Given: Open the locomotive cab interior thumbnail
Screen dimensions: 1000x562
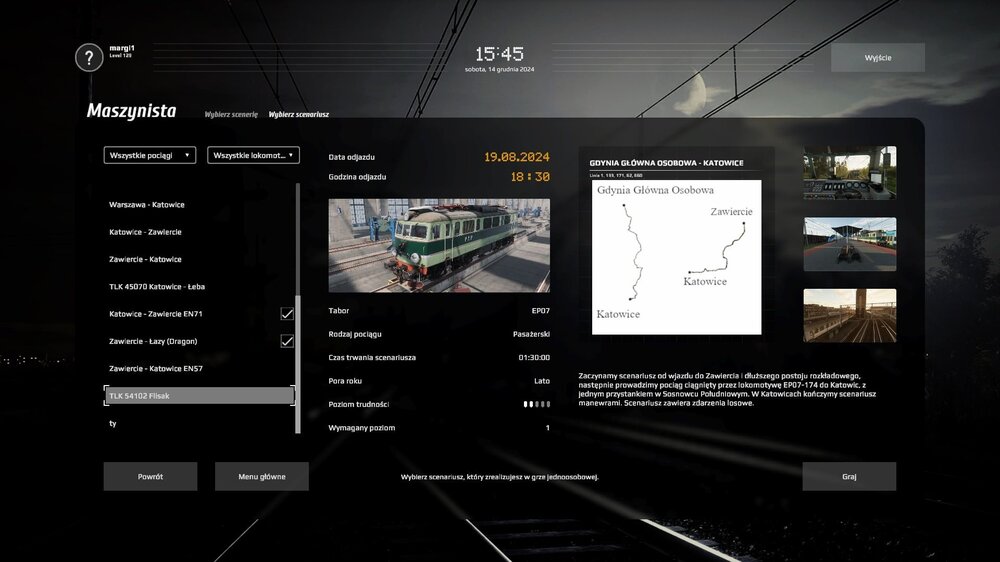Looking at the screenshot, I should [849, 173].
